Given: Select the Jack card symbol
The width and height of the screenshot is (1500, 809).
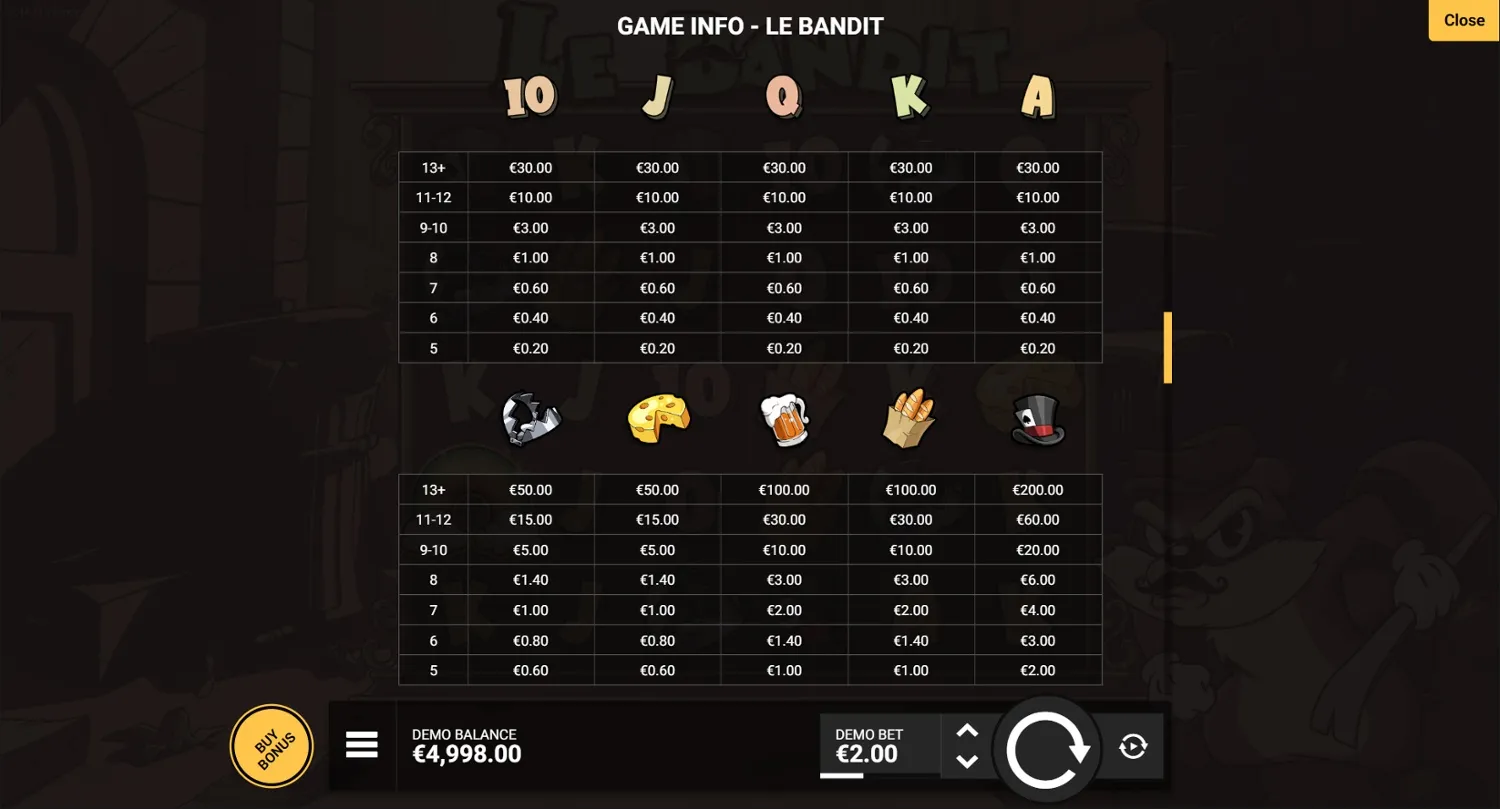Looking at the screenshot, I should tap(657, 95).
